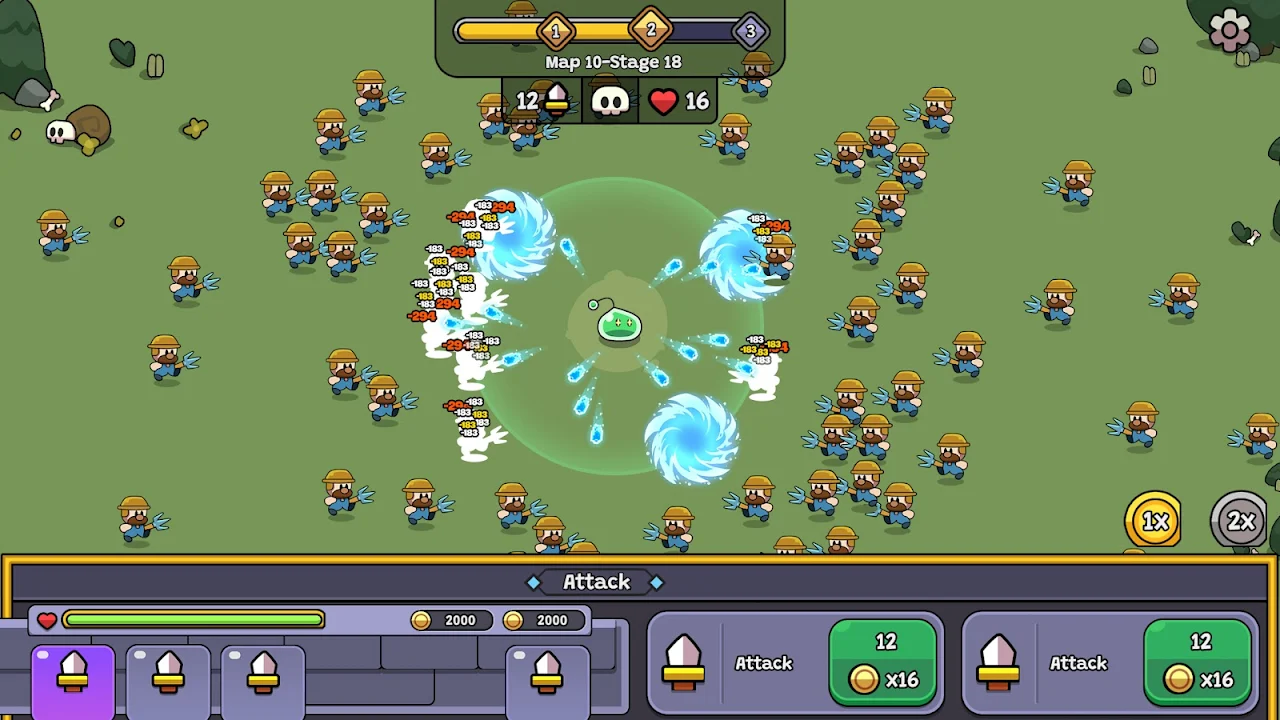
Task: Set game speed to 1x
Action: point(1154,520)
